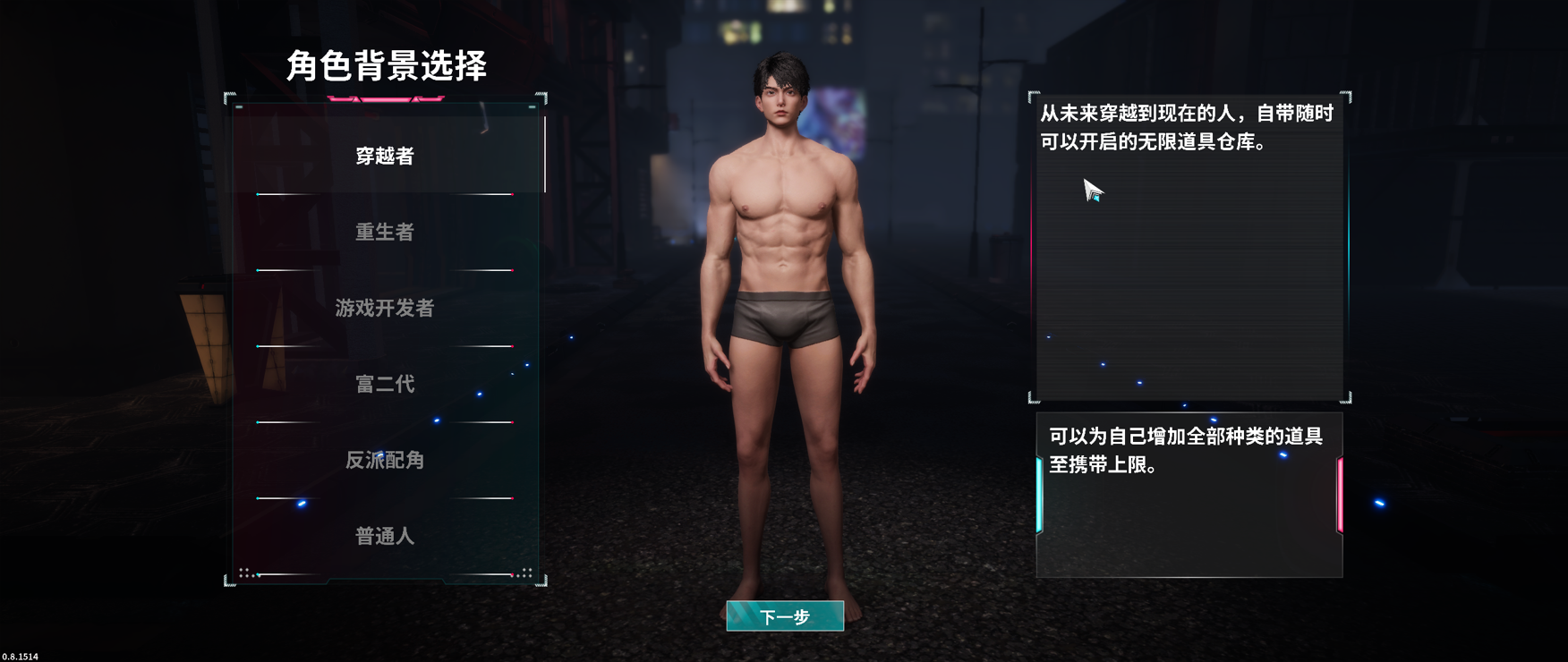The width and height of the screenshot is (1568, 662).
Task: Select the 普通人 background option
Action: tap(383, 538)
